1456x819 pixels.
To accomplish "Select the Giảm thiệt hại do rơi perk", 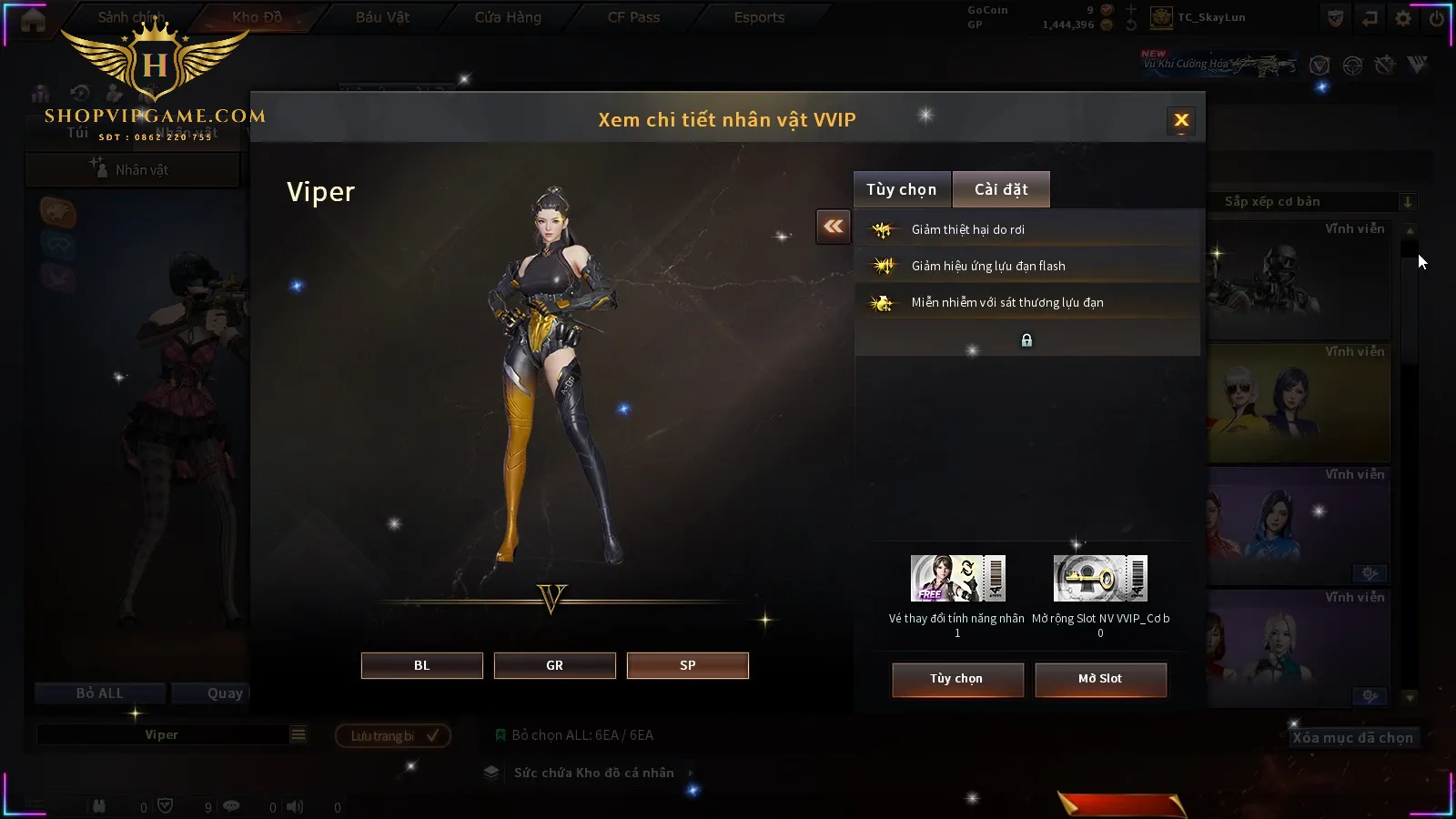I will coord(1026,229).
